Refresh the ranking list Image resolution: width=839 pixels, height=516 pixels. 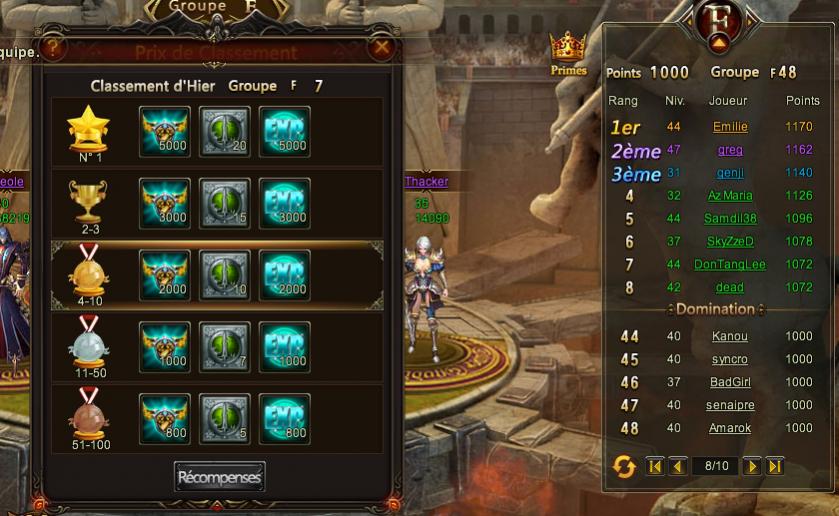point(624,466)
